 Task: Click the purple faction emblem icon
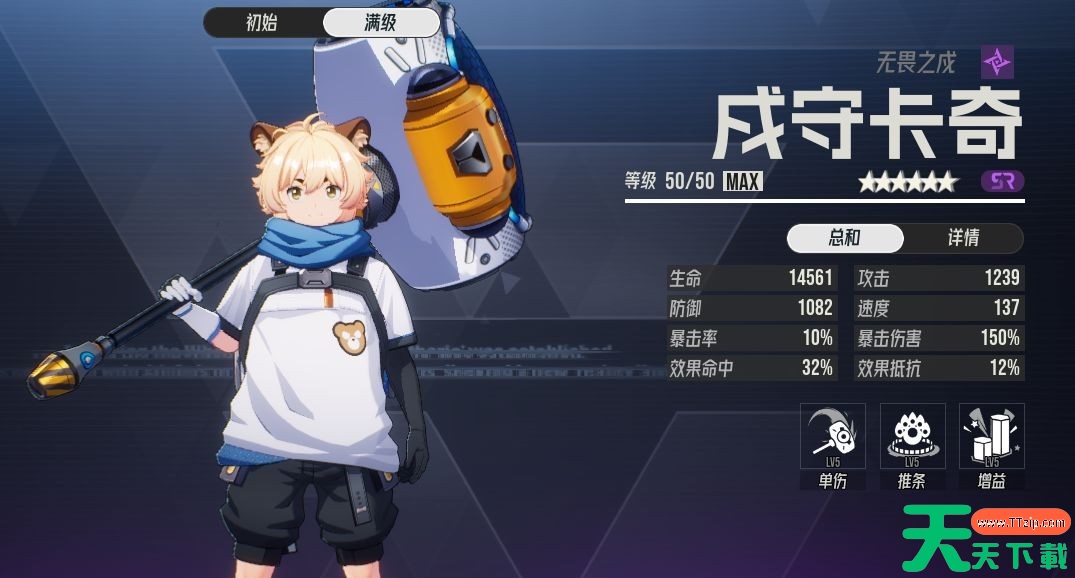point(997,62)
